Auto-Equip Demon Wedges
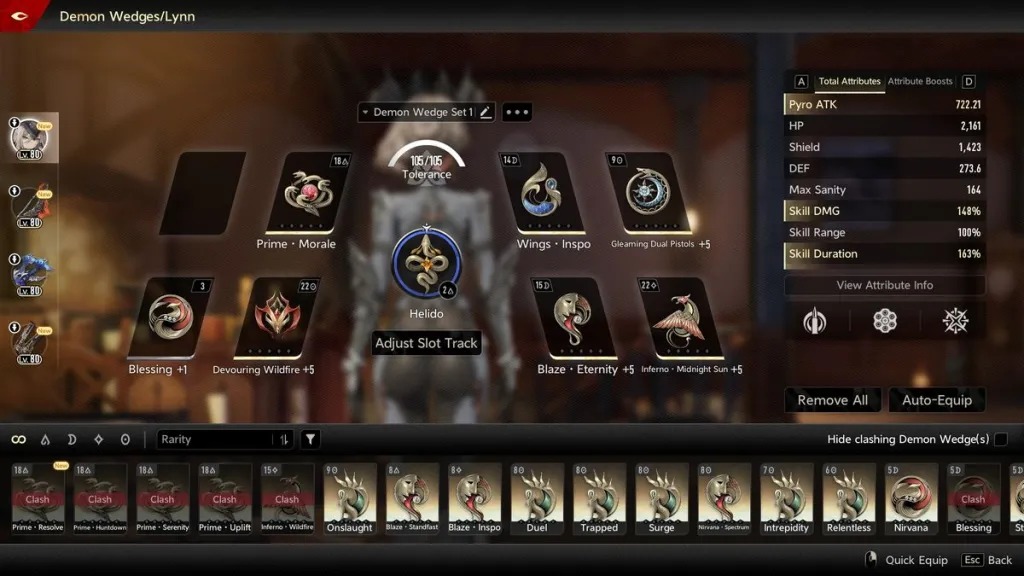 937,400
